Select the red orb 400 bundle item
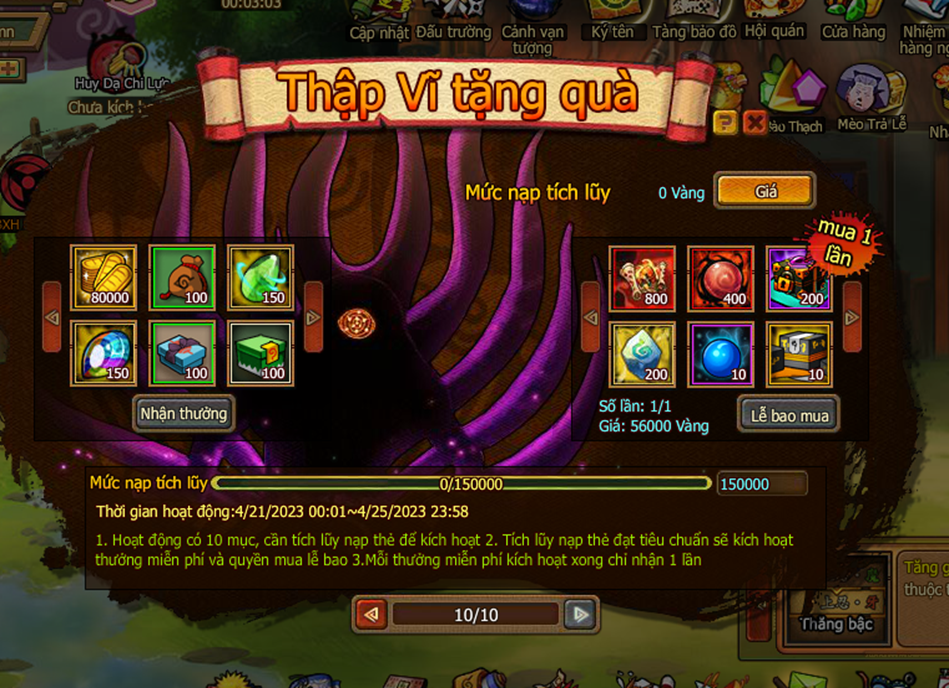 (720, 278)
